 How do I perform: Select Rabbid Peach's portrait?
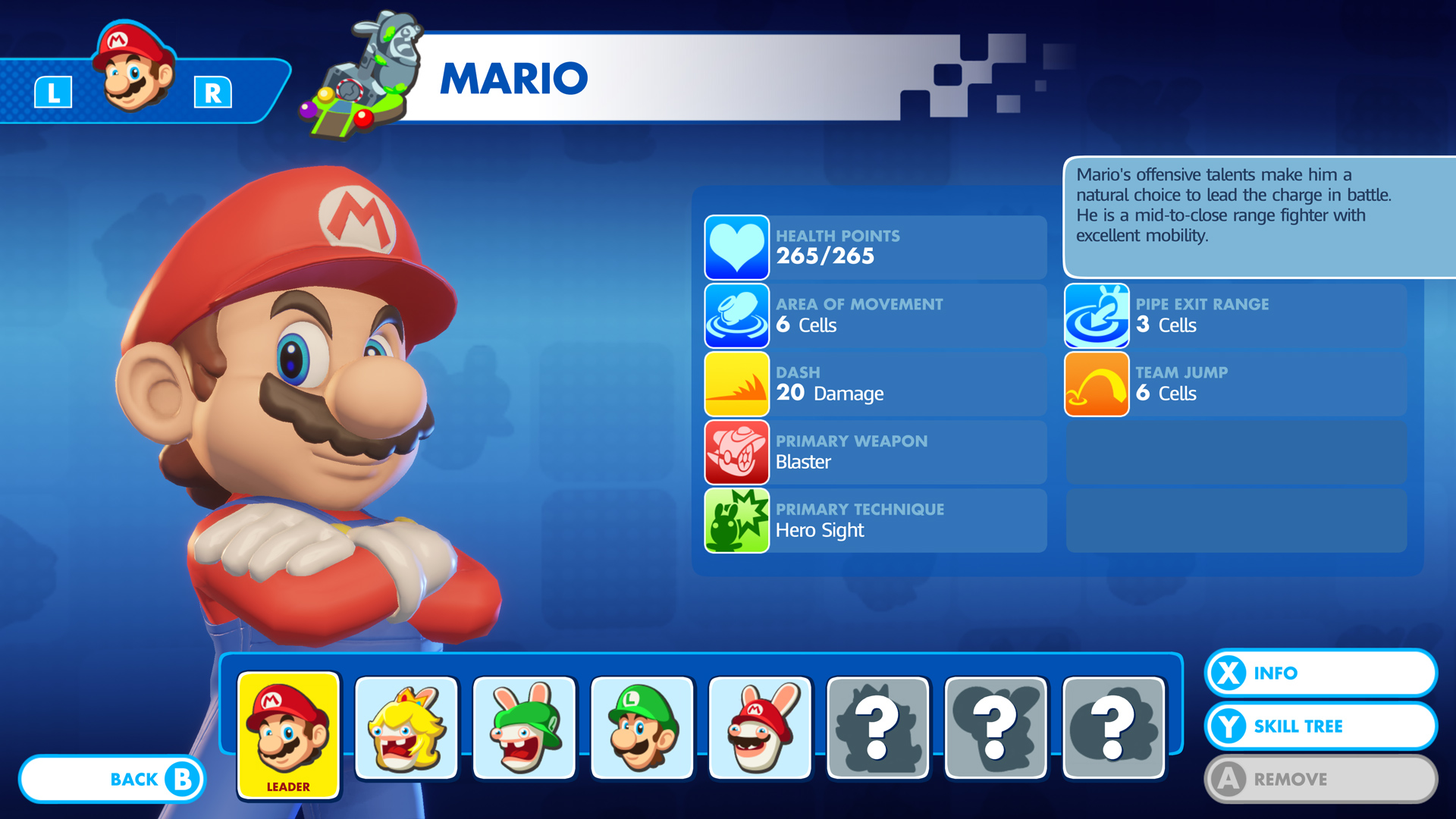pyautogui.click(x=406, y=726)
